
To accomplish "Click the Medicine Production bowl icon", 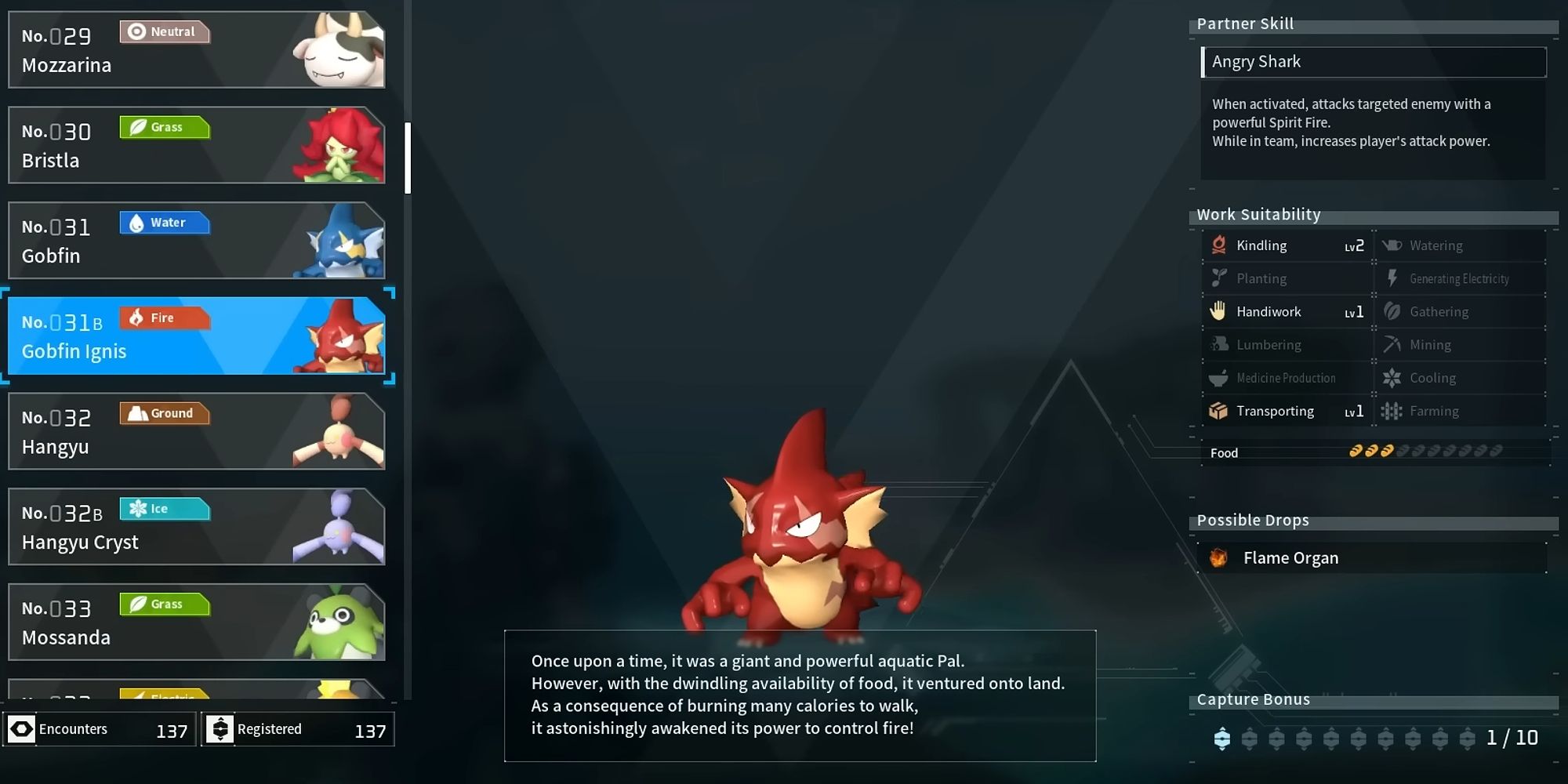I will (1220, 377).
